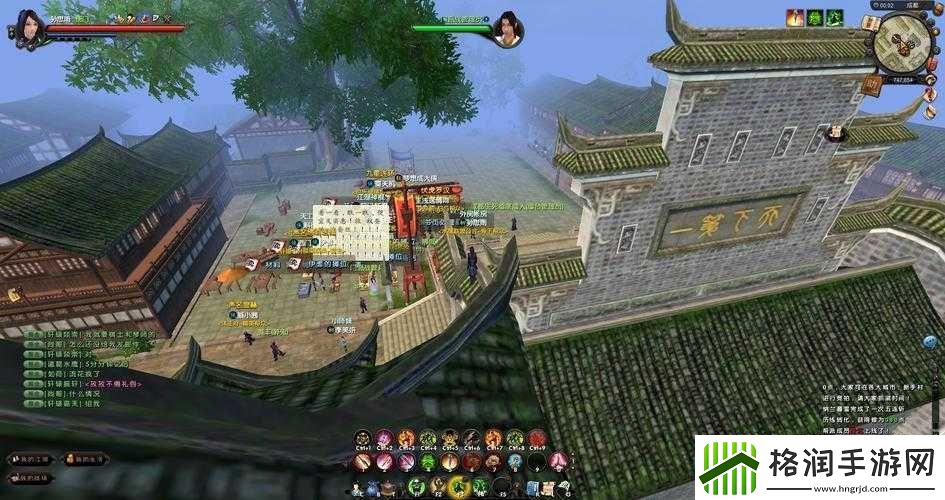Activate the Ctrl+1 skill icon
The image size is (945, 500).
[x=362, y=438]
